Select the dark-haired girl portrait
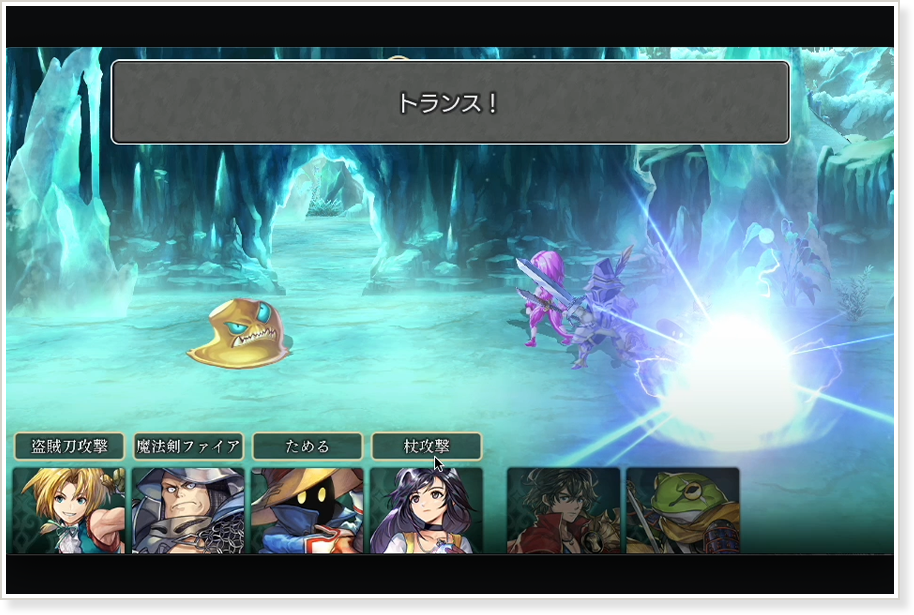Image resolution: width=914 pixels, height=615 pixels. 426,510
